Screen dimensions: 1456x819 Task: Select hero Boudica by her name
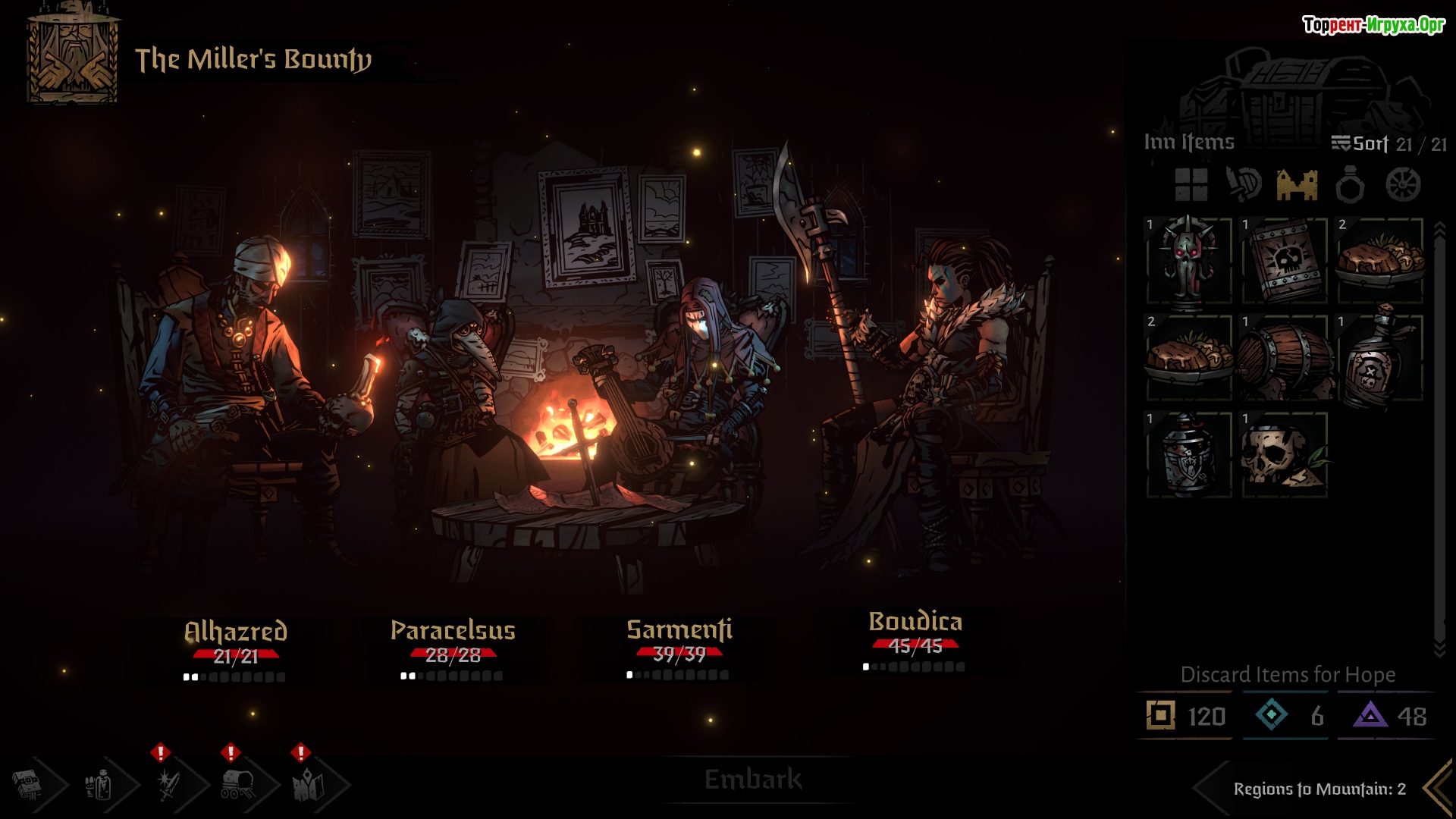pos(915,621)
